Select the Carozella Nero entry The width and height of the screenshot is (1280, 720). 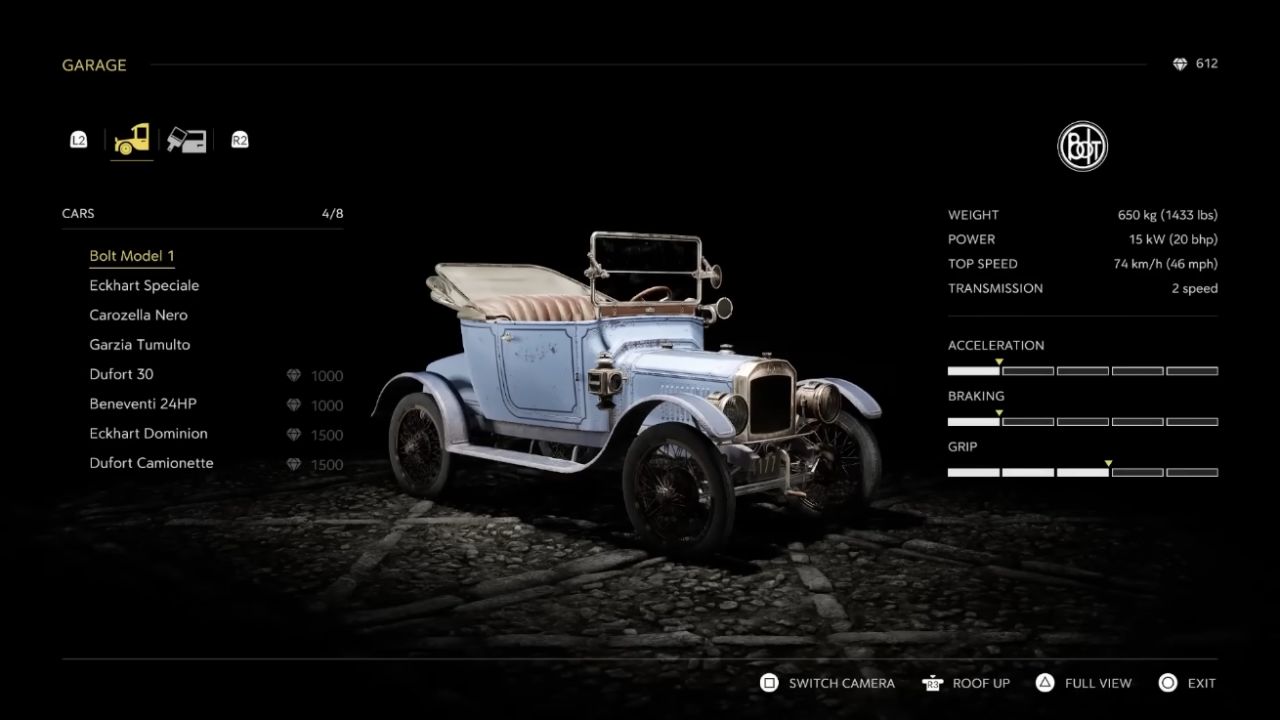(138, 315)
